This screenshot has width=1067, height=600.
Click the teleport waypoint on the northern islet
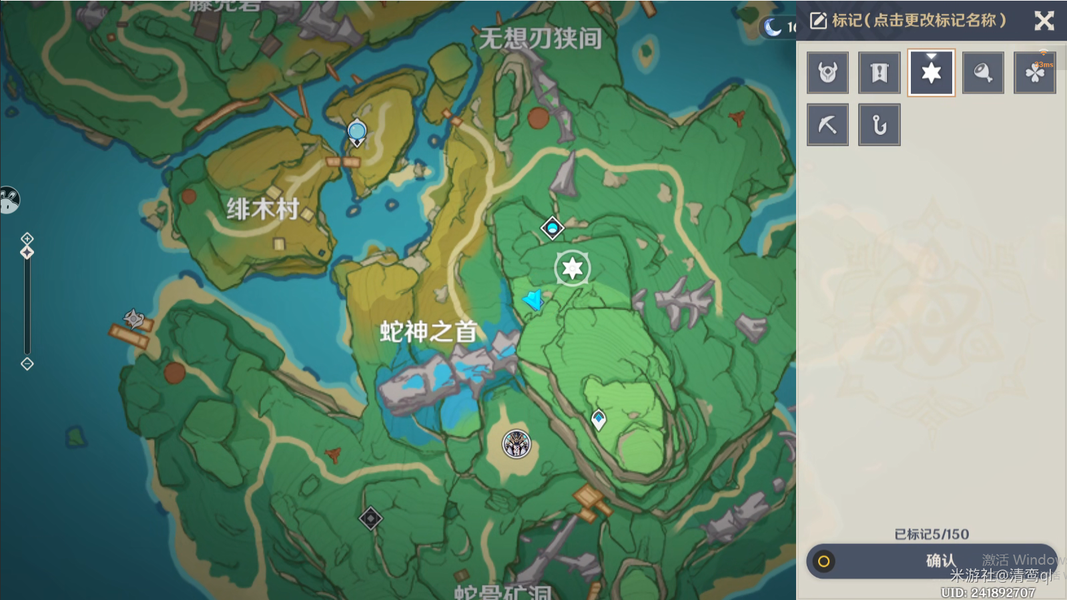pyautogui.click(x=357, y=133)
